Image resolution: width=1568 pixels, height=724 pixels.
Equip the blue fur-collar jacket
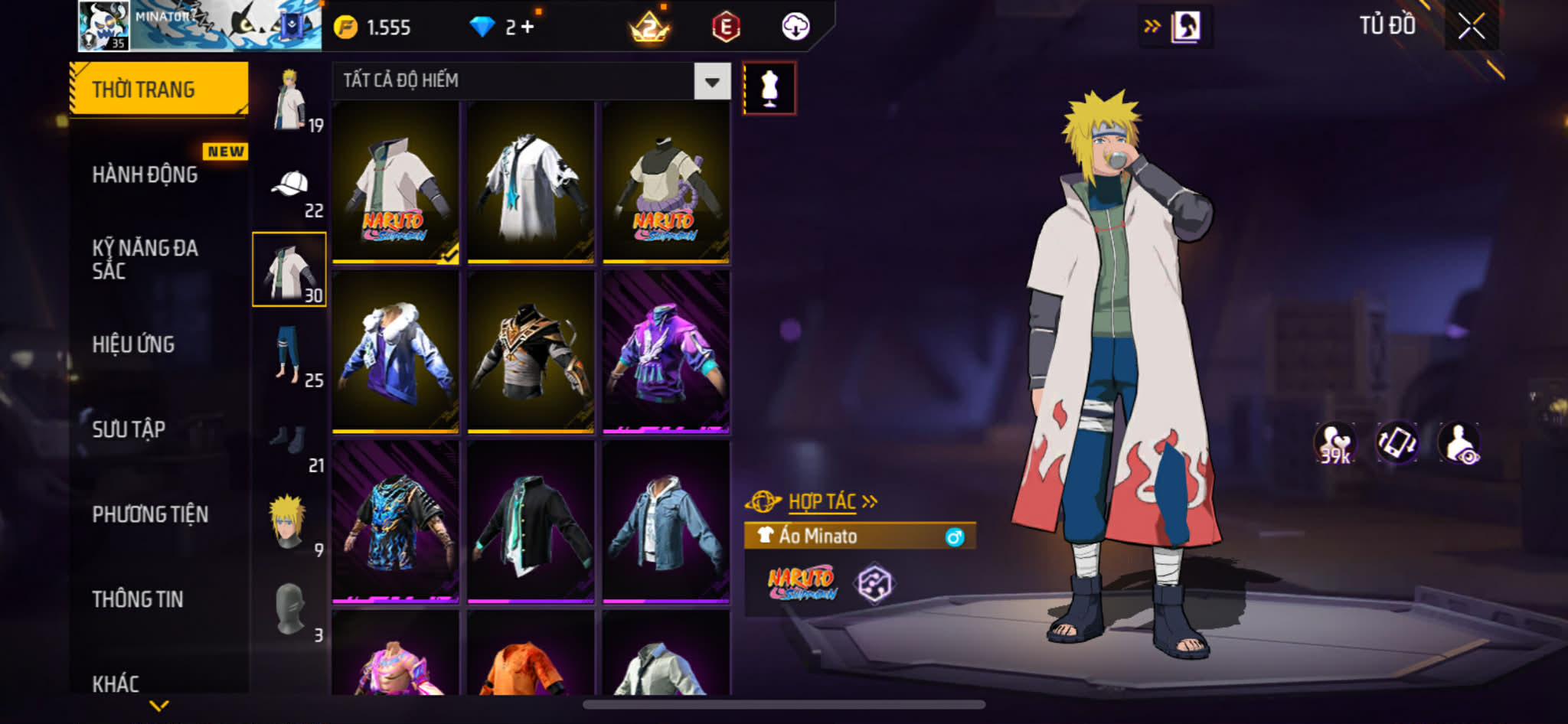[395, 352]
